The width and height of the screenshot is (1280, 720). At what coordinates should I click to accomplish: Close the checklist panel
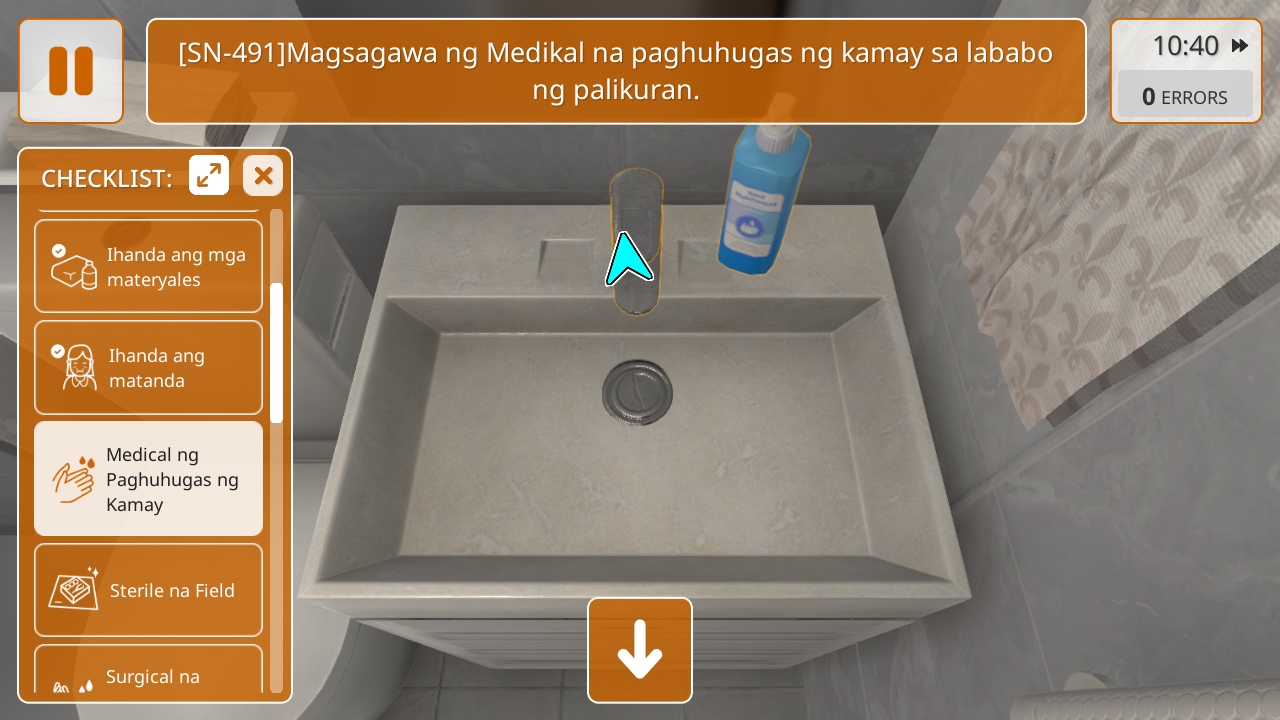coord(263,176)
